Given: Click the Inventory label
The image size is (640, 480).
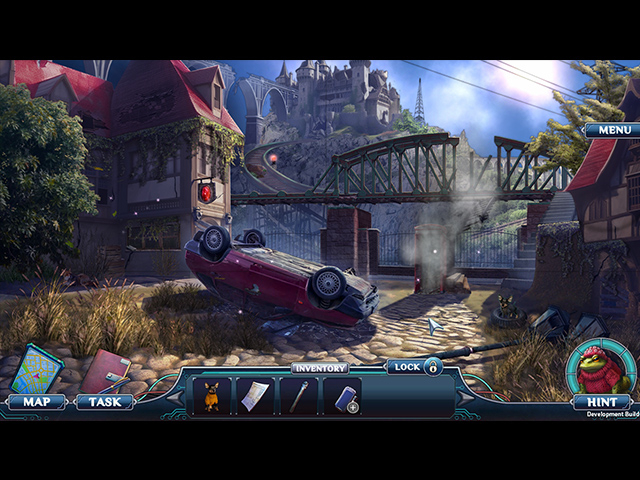Looking at the screenshot, I should (x=320, y=368).
